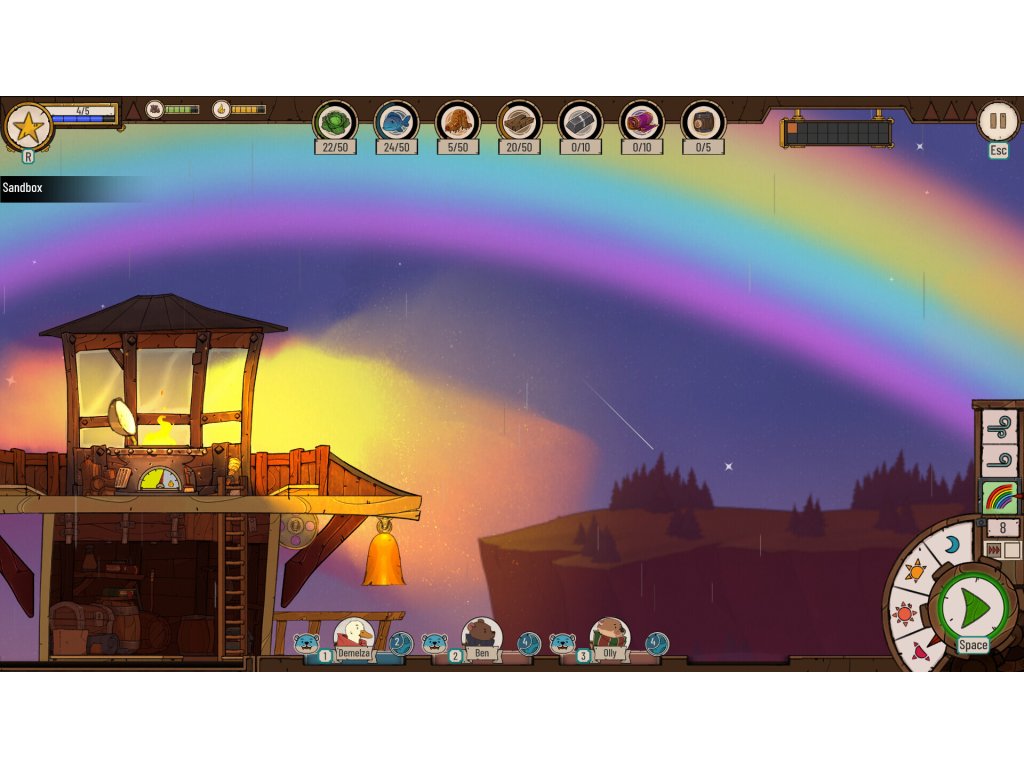1024x768 pixels.
Task: Choose the rainbow weather option
Action: 999,497
